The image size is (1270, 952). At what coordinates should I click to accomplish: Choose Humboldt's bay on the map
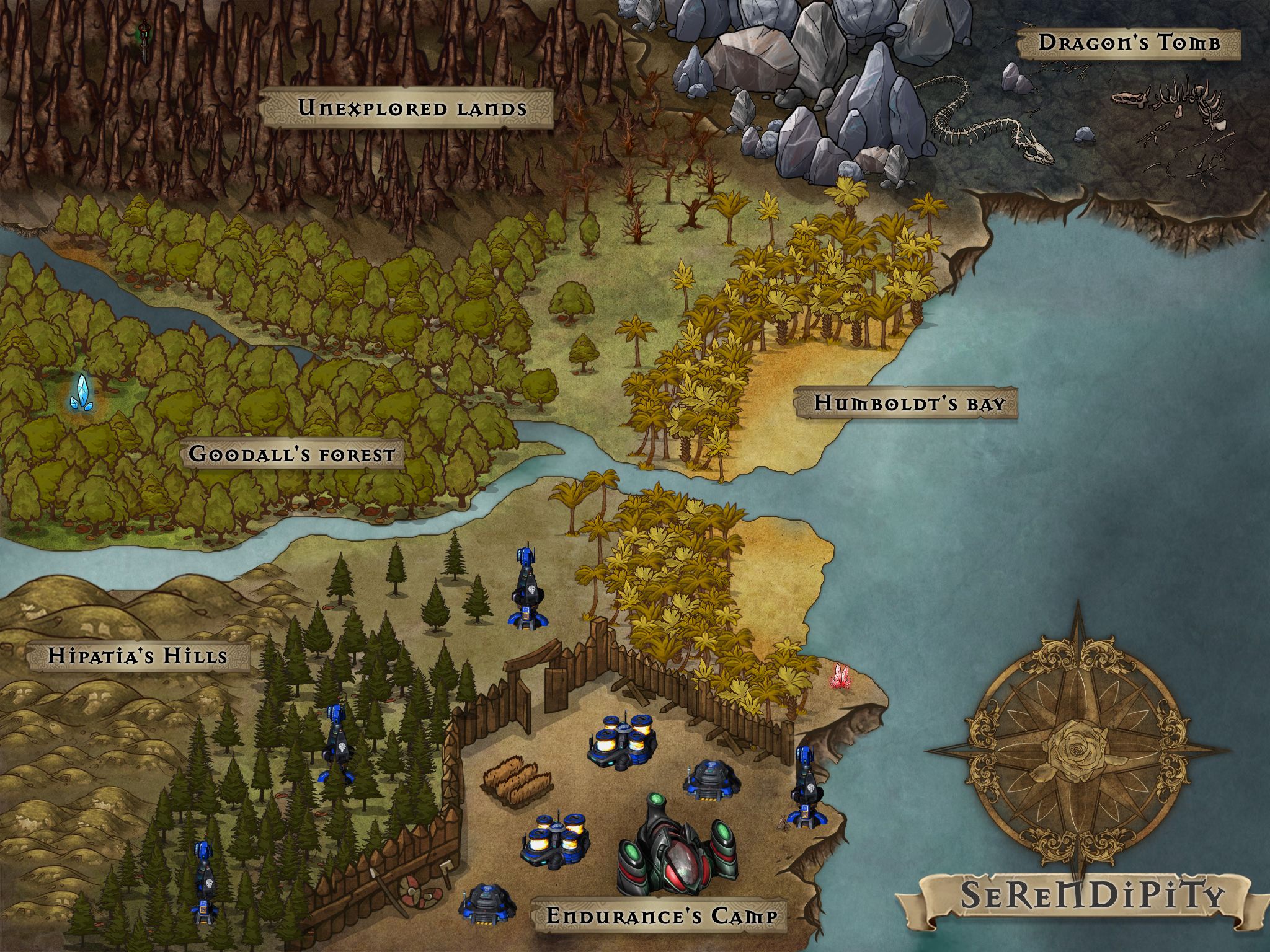[909, 403]
